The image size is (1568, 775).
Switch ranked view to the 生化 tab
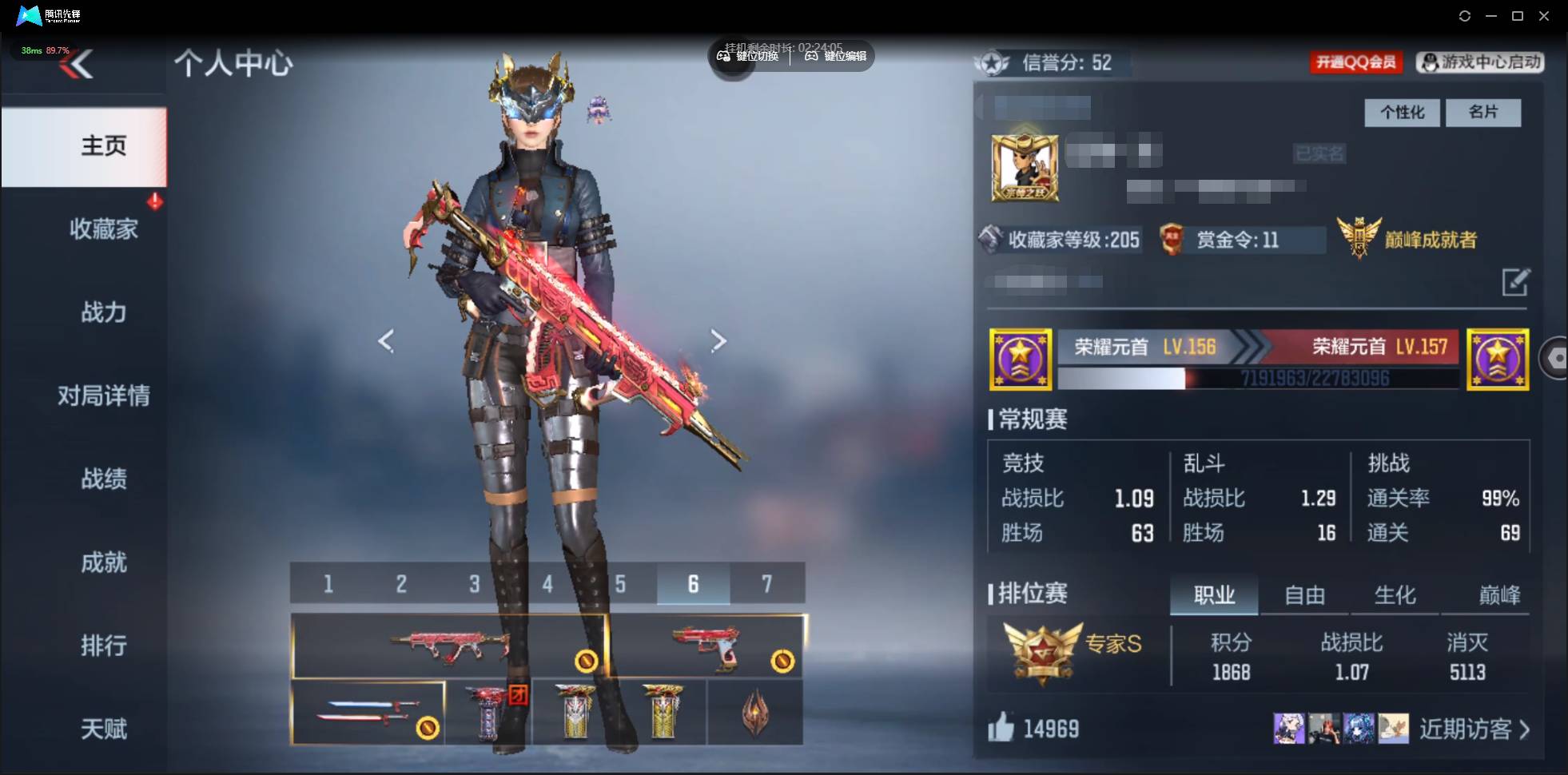[1396, 594]
